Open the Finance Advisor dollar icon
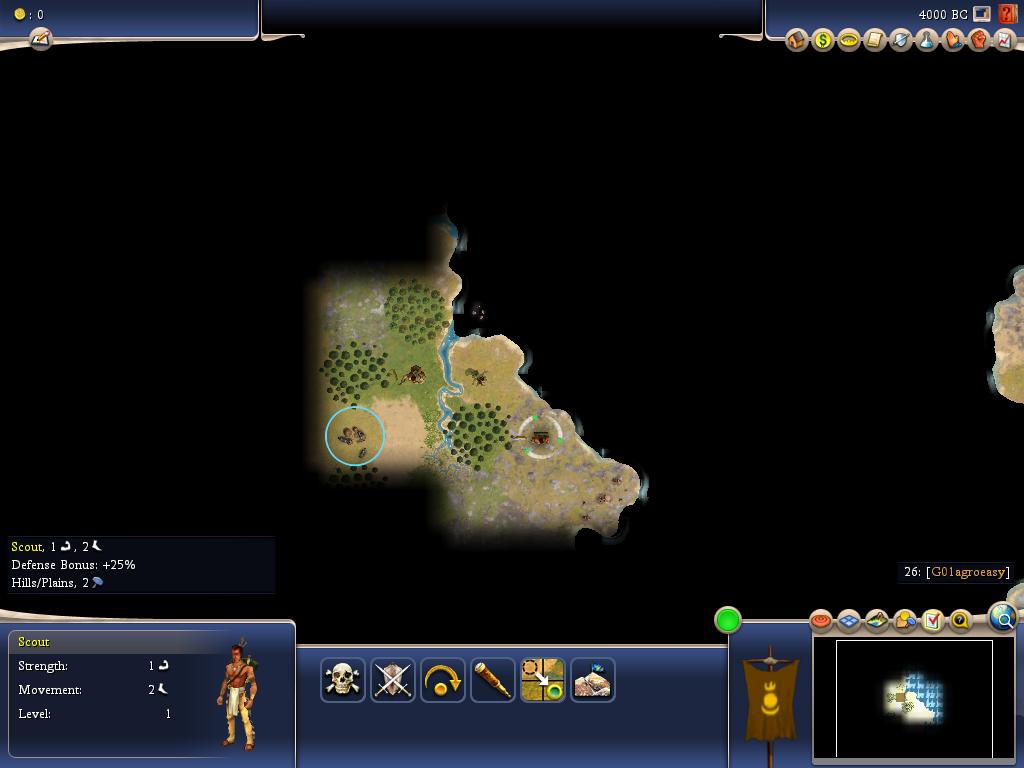 (822, 40)
